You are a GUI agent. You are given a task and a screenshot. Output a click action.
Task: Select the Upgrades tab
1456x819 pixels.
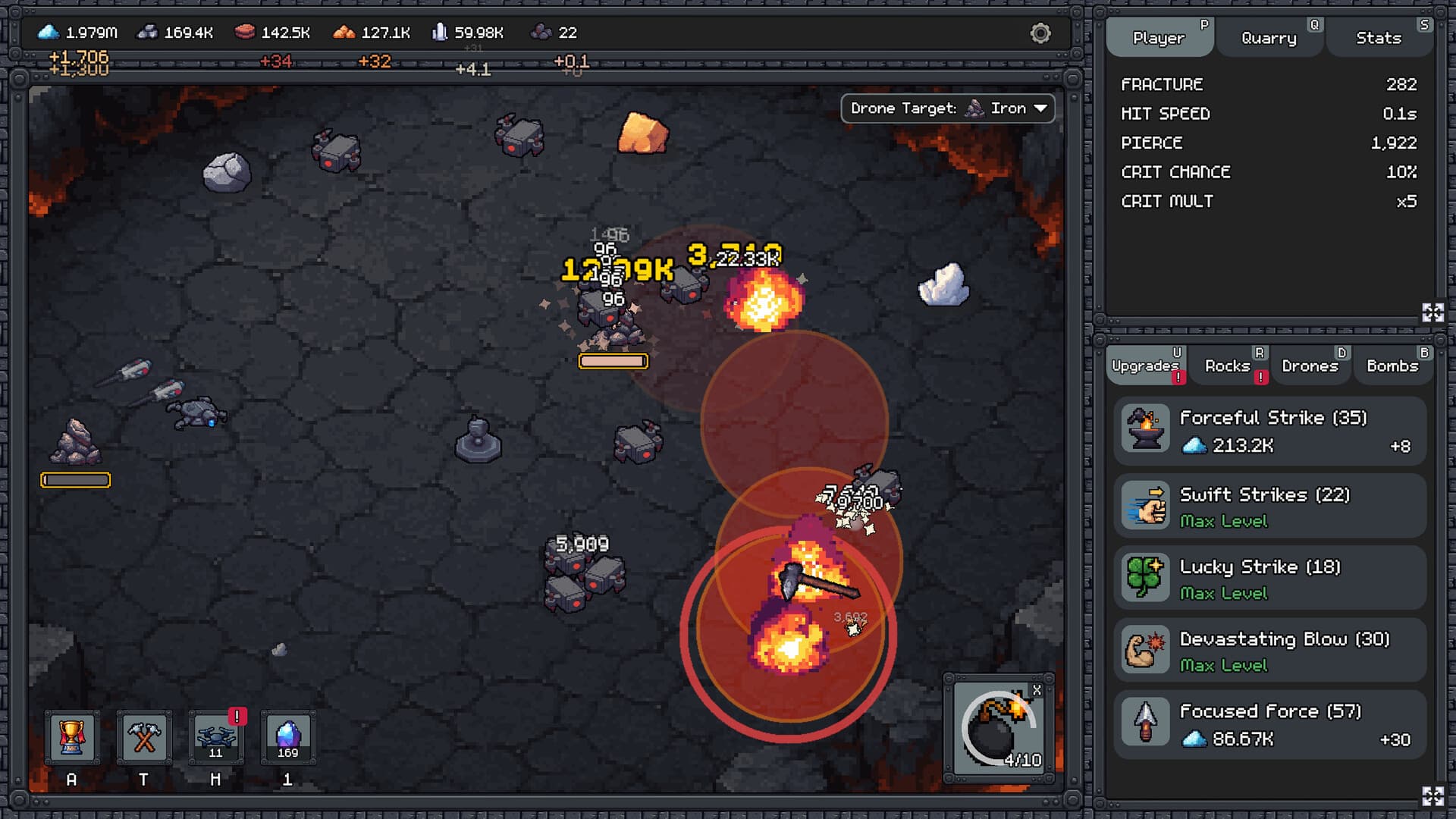click(1145, 366)
